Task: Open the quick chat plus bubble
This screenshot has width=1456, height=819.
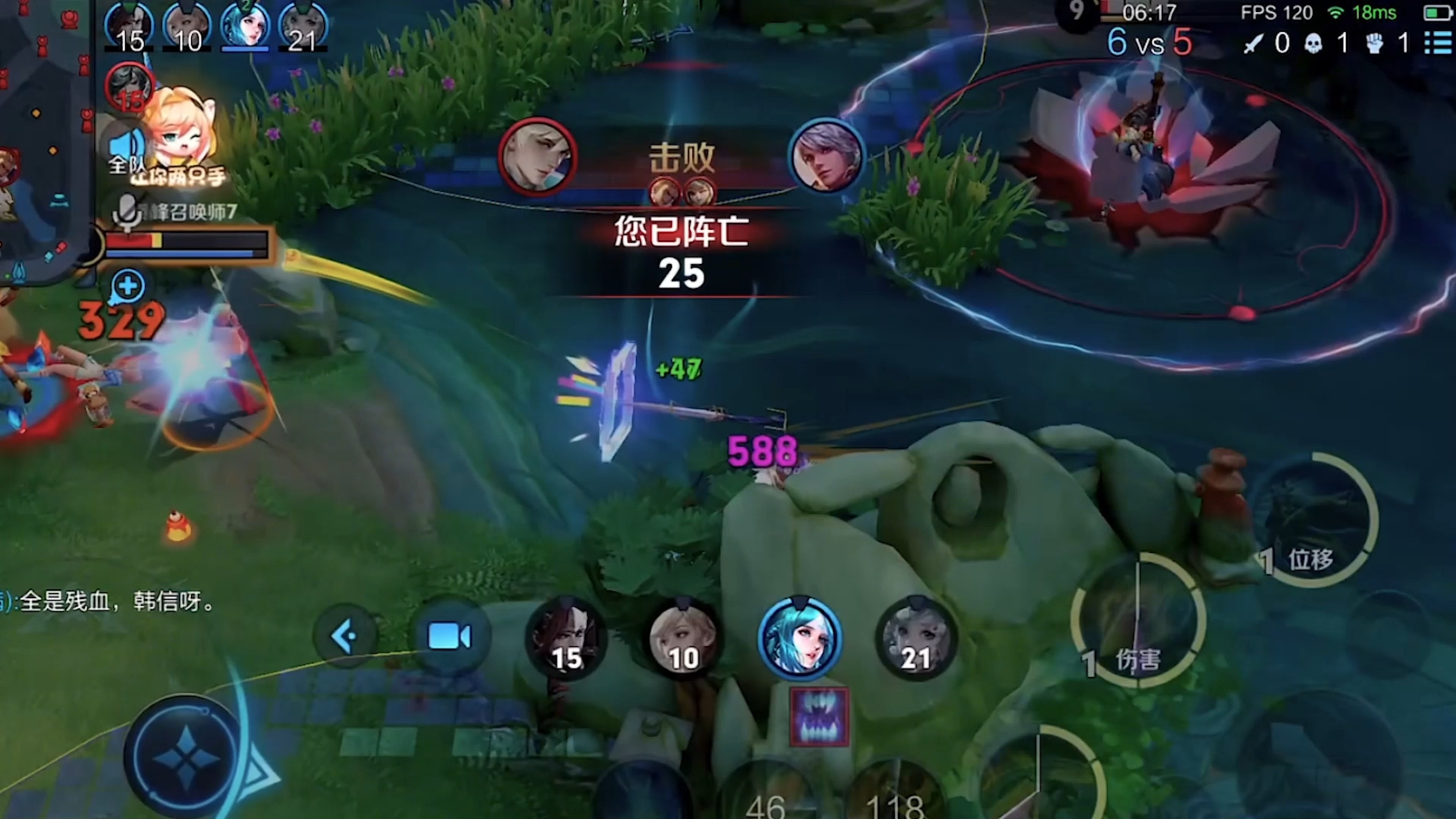Action: 128,286
